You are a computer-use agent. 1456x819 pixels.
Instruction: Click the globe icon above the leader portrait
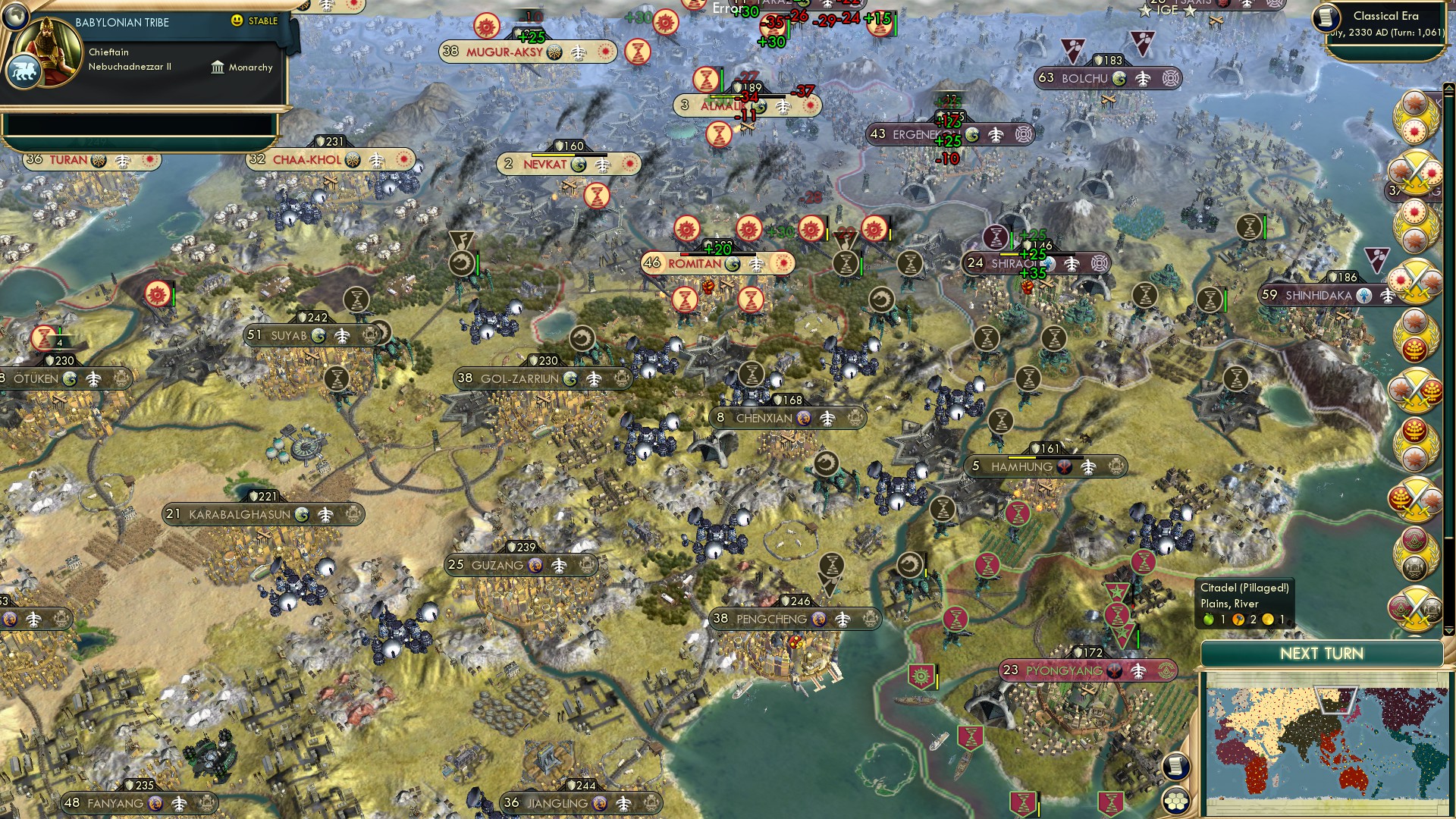(x=14, y=14)
